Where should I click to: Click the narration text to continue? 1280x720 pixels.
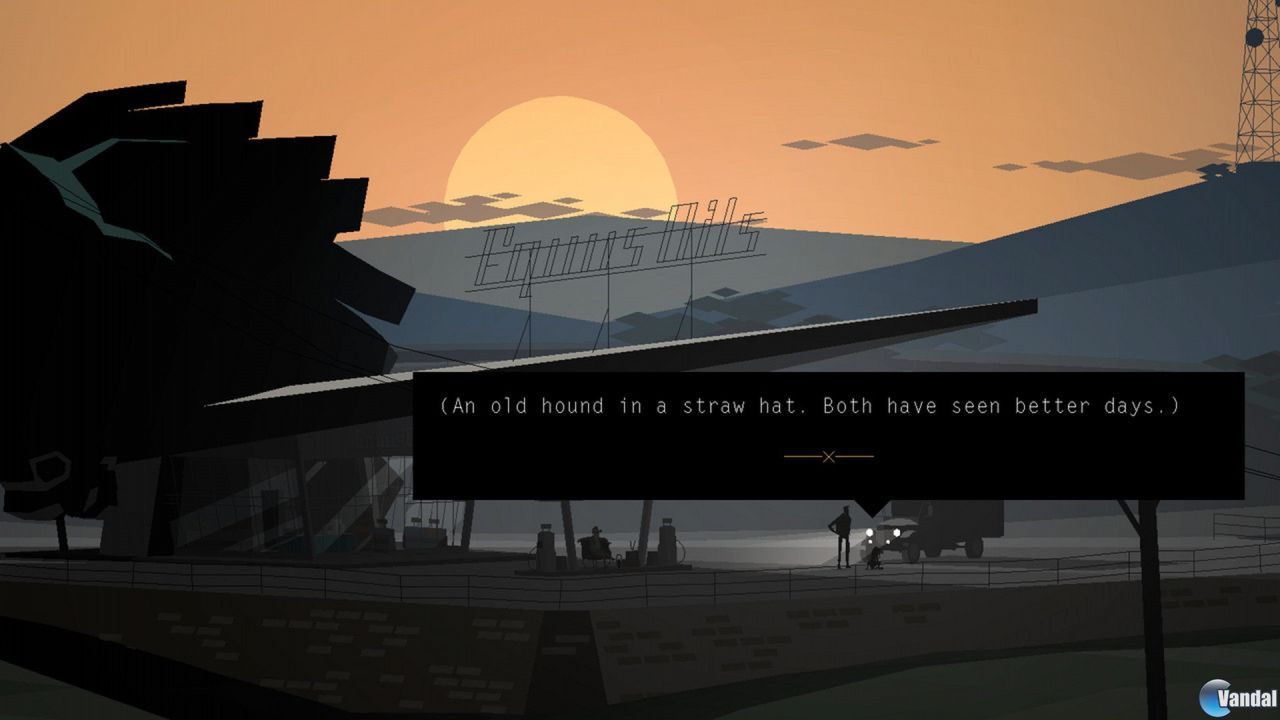(830, 406)
